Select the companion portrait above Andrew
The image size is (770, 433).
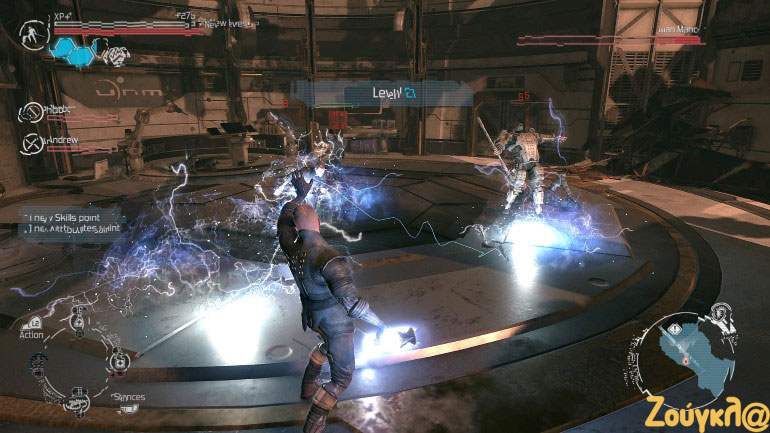[x=32, y=112]
